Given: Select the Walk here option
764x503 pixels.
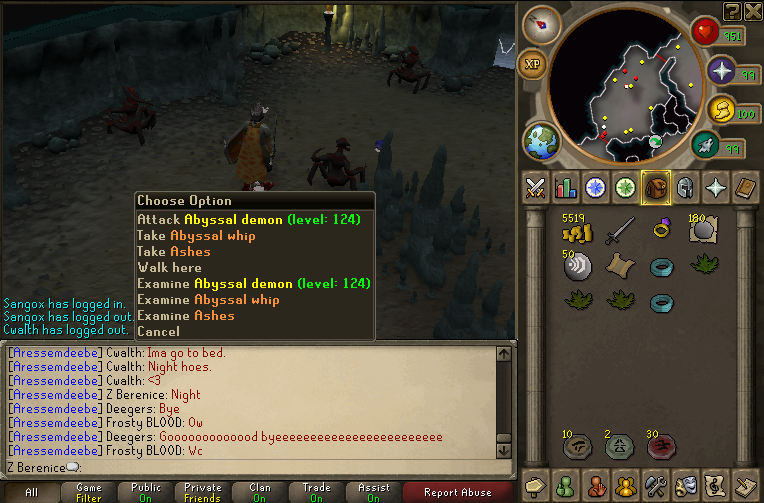Looking at the screenshot, I should (169, 267).
